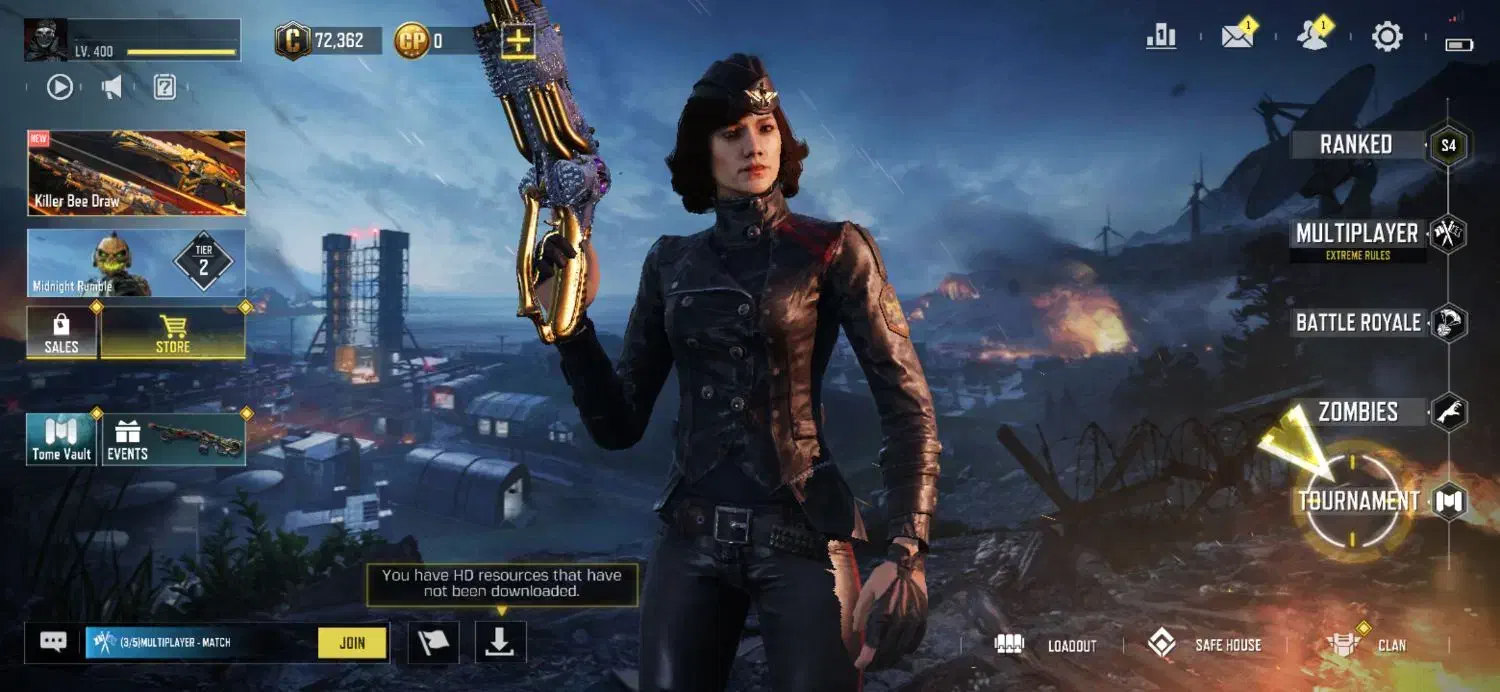The height and width of the screenshot is (692, 1500).
Task: Open the friends list icon
Action: 1312,38
